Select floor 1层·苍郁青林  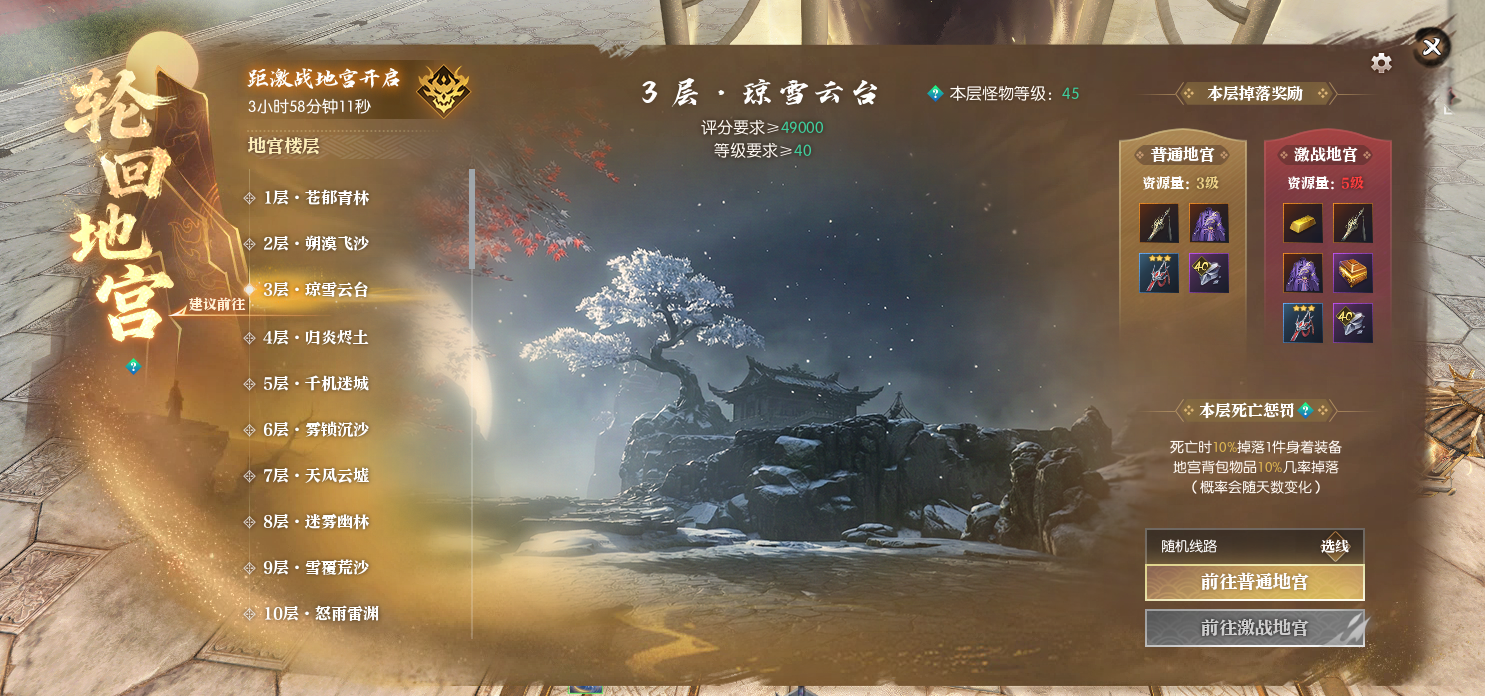316,198
